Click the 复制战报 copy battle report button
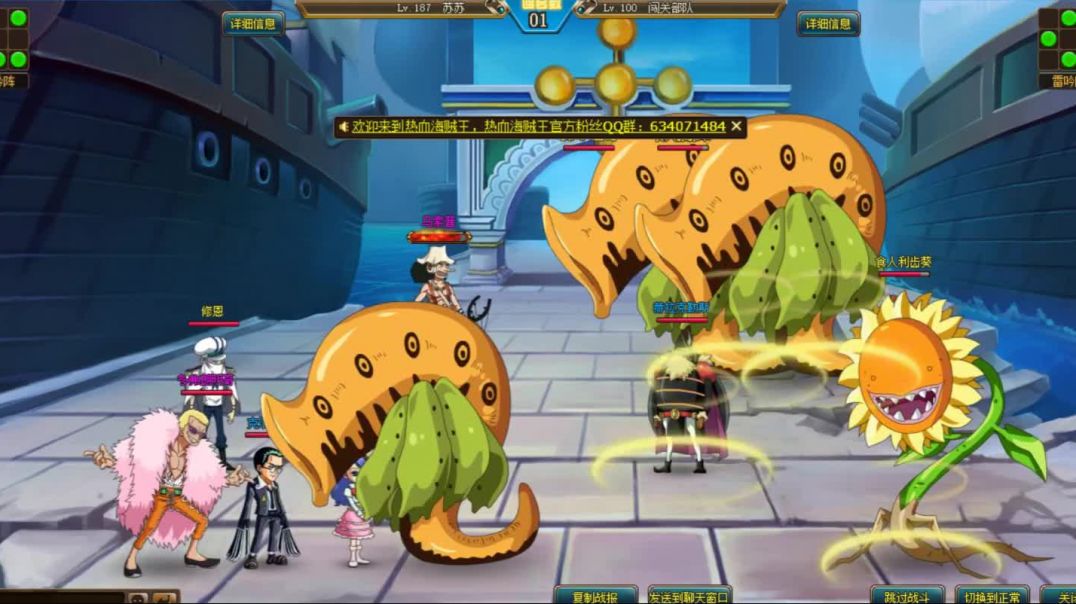This screenshot has height=604, width=1076. [x=595, y=596]
